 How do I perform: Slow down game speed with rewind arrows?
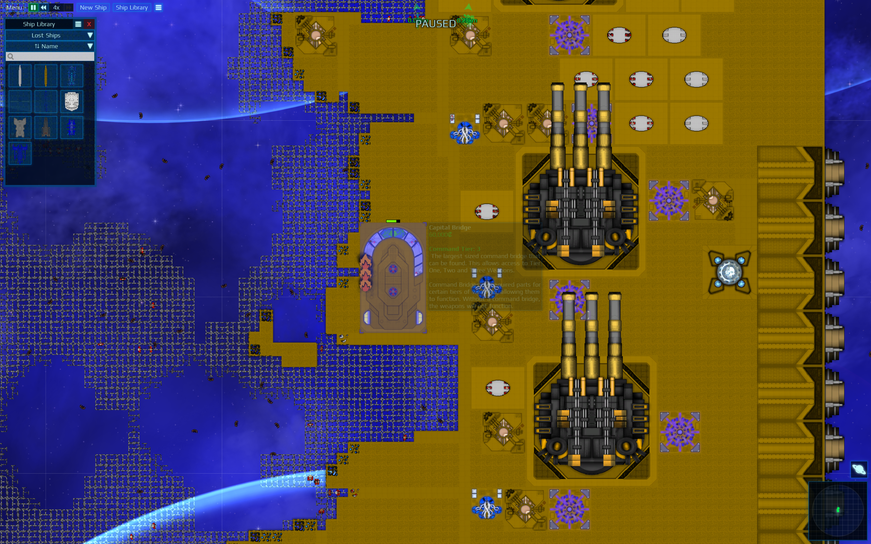44,7
